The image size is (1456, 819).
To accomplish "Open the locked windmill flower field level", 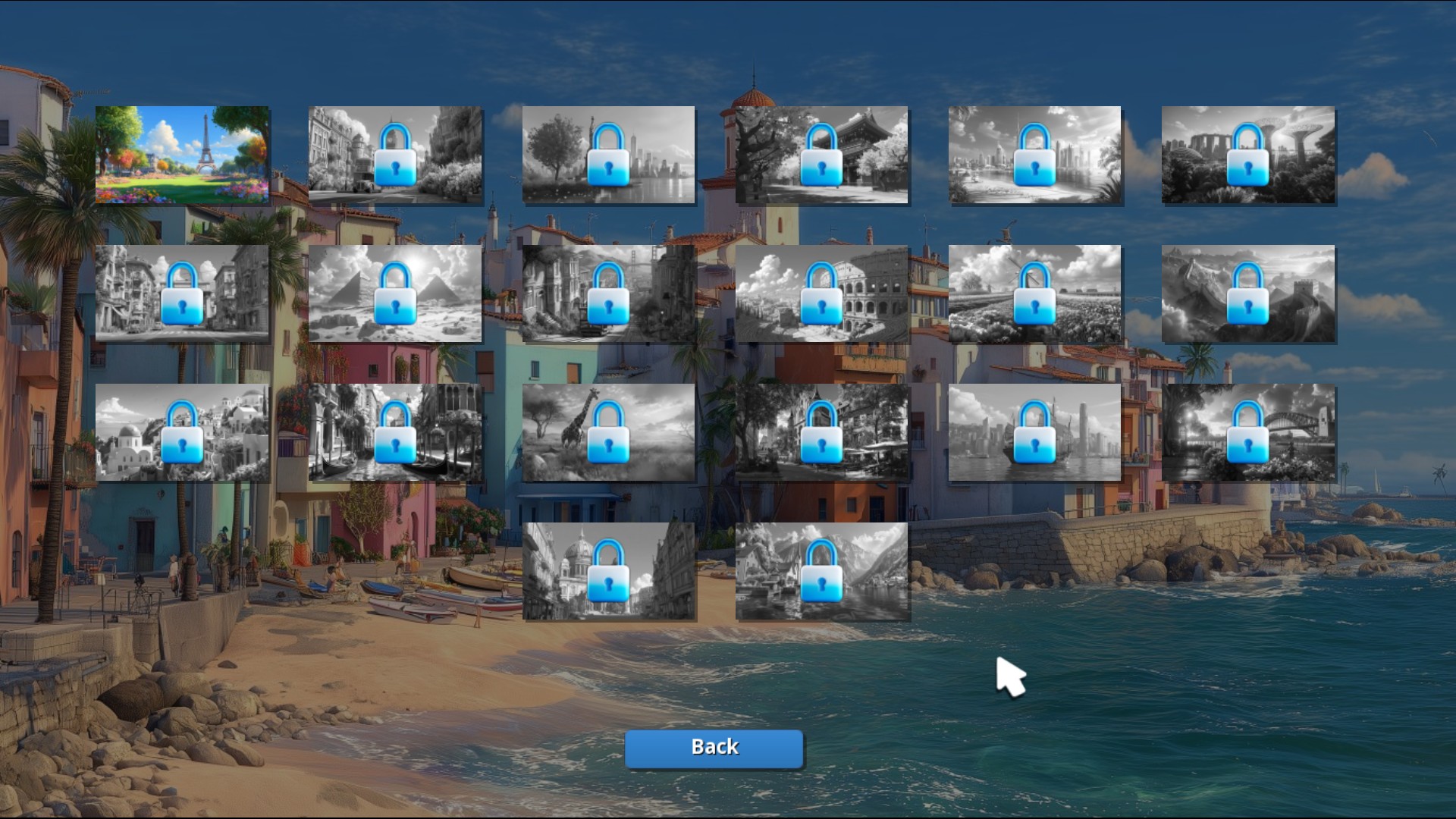I will tap(1035, 293).
